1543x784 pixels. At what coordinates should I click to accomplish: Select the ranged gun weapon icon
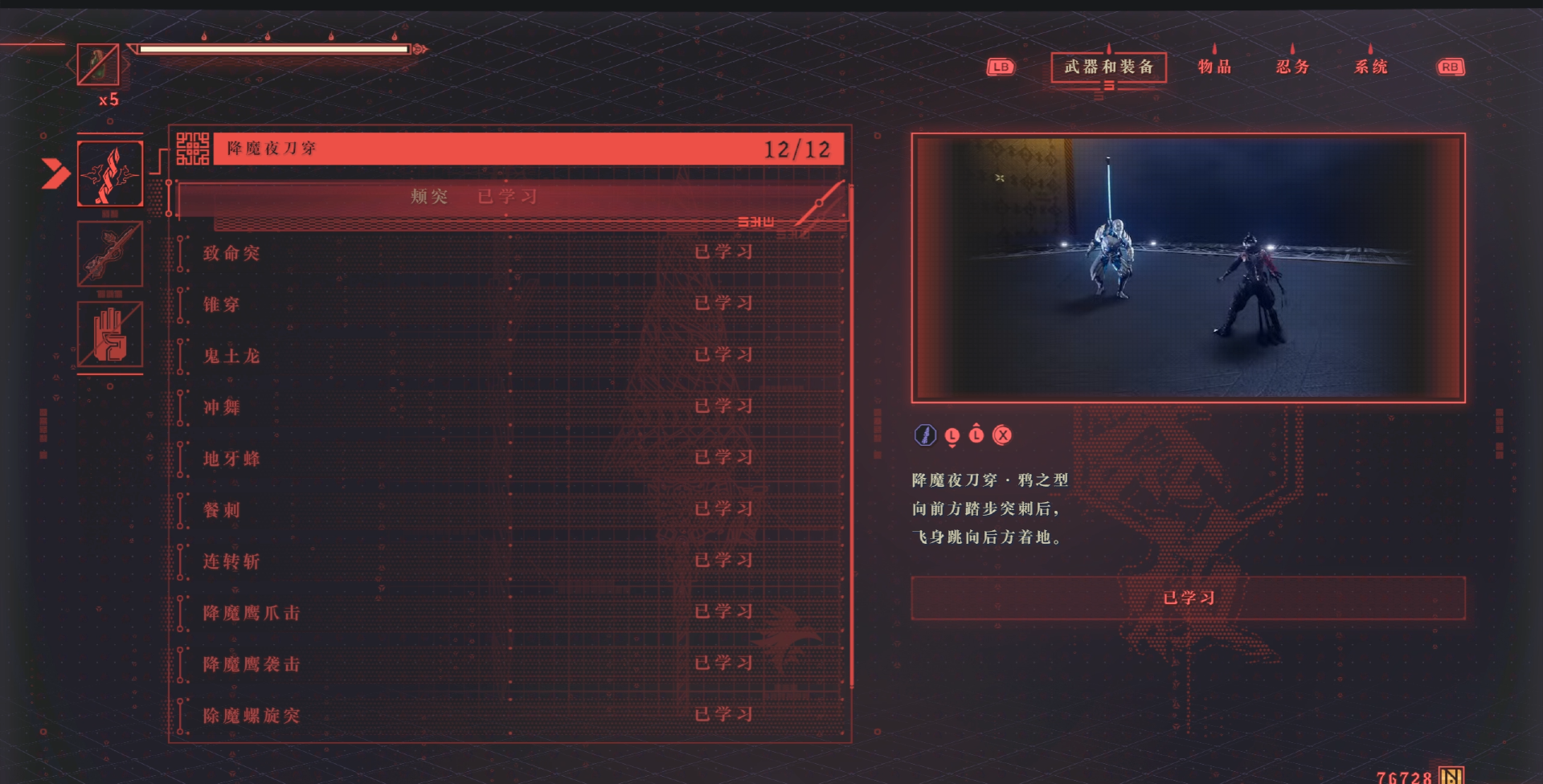click(110, 254)
